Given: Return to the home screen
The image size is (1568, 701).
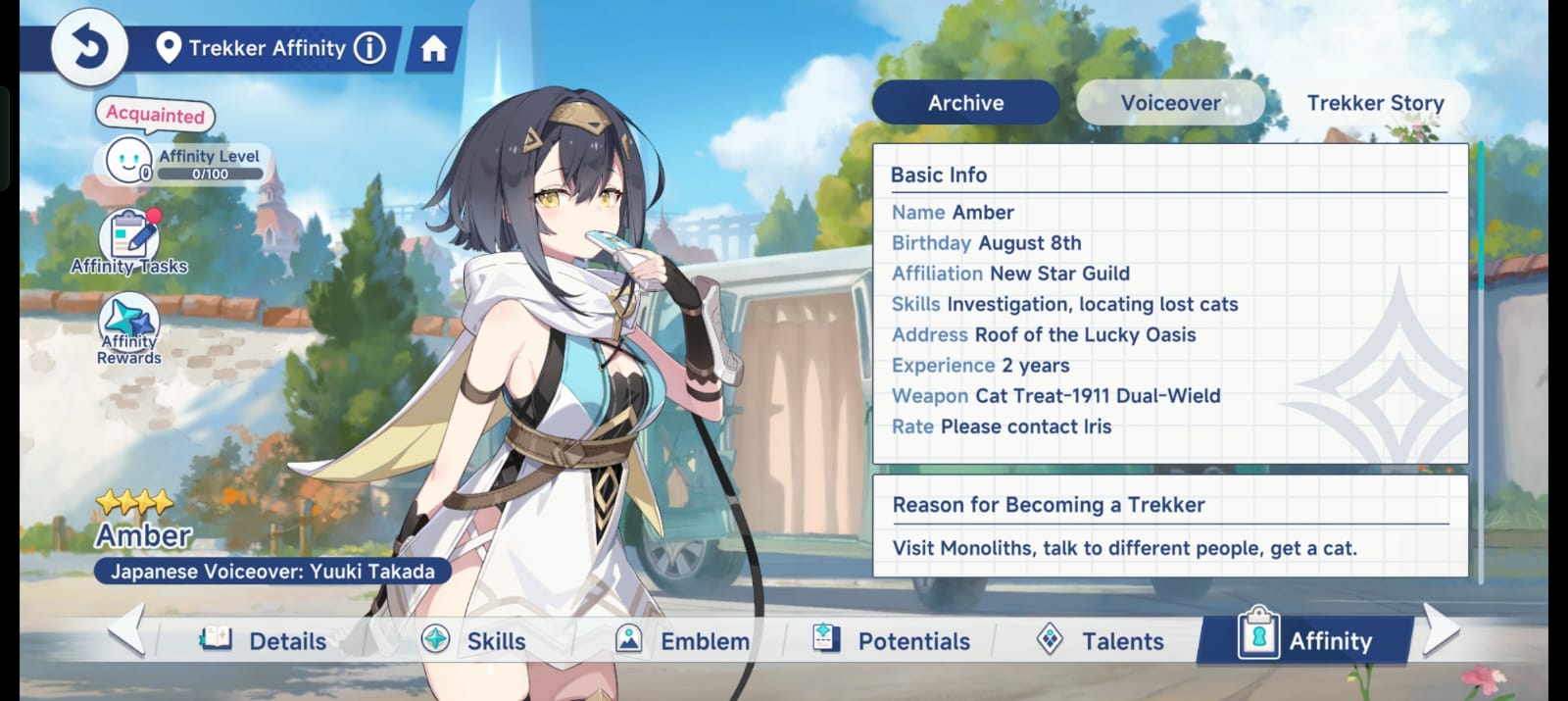Looking at the screenshot, I should point(433,49).
